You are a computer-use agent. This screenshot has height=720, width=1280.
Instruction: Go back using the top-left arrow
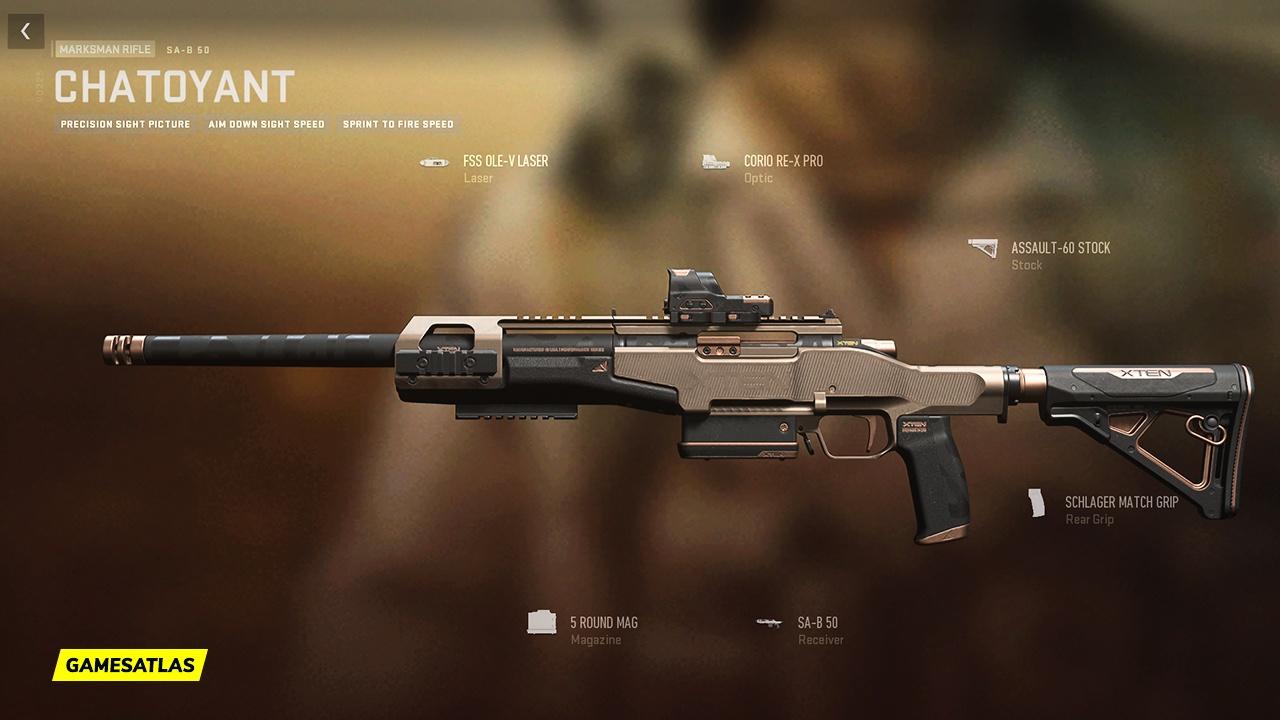point(25,31)
